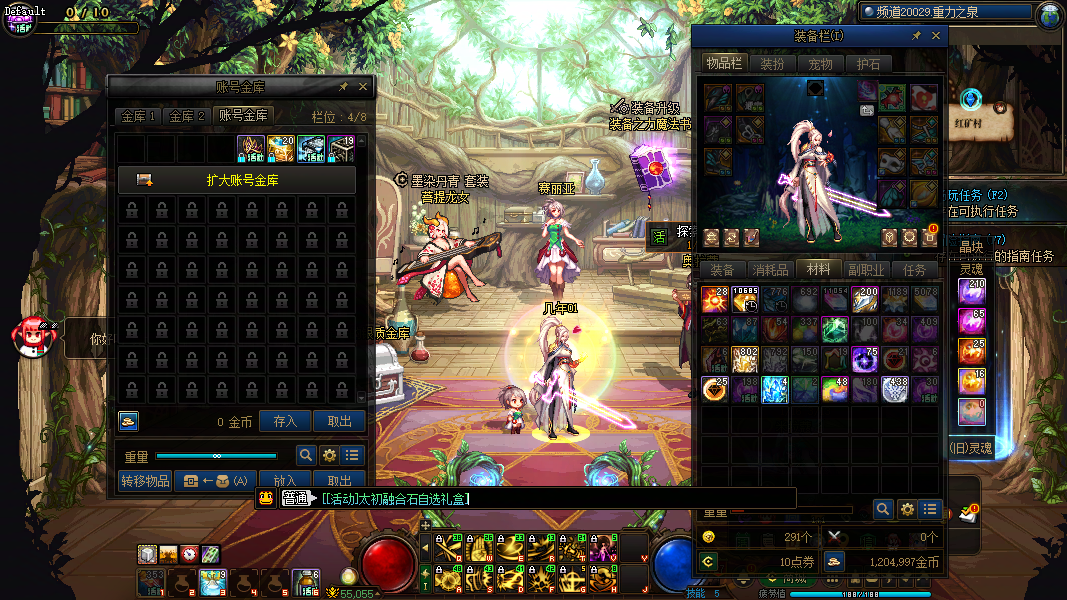Click the 普通 chat channel button
Image resolution: width=1067 pixels, height=600 pixels.
(294, 498)
